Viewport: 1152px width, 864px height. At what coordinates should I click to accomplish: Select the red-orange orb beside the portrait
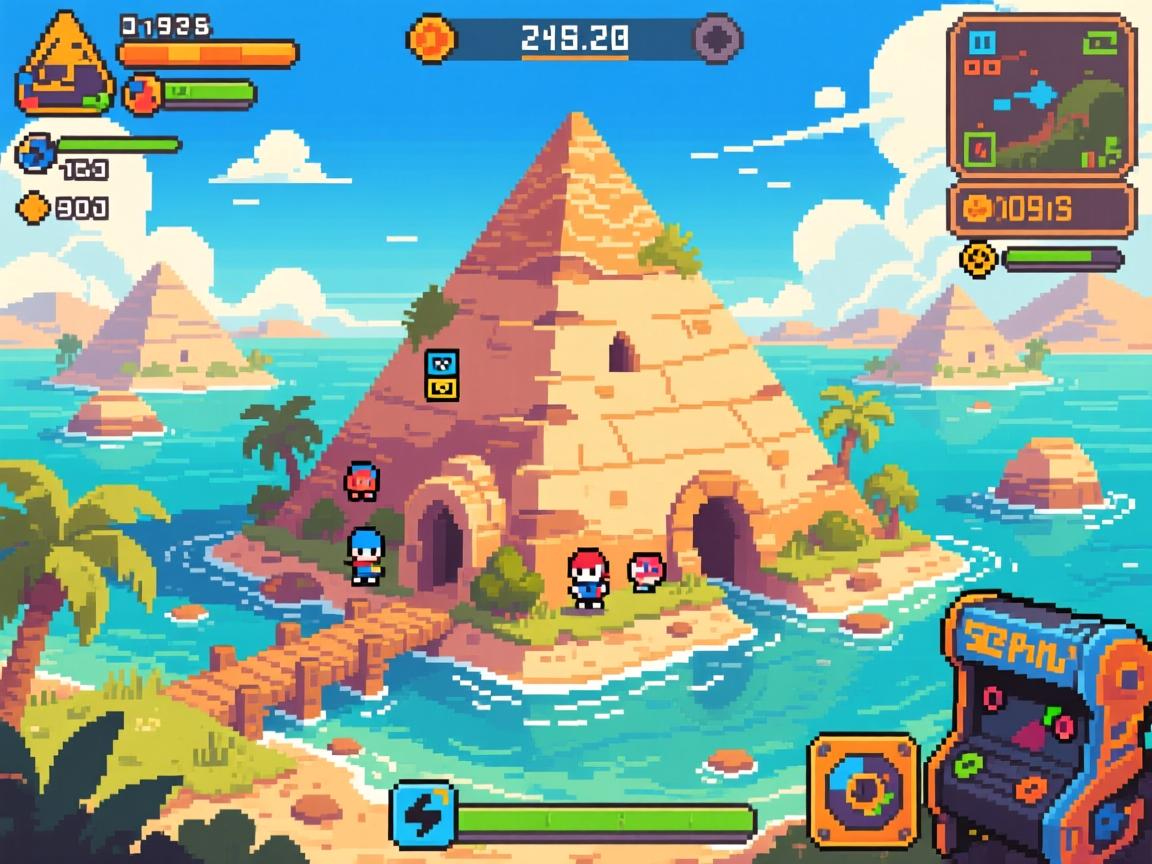pyautogui.click(x=142, y=94)
